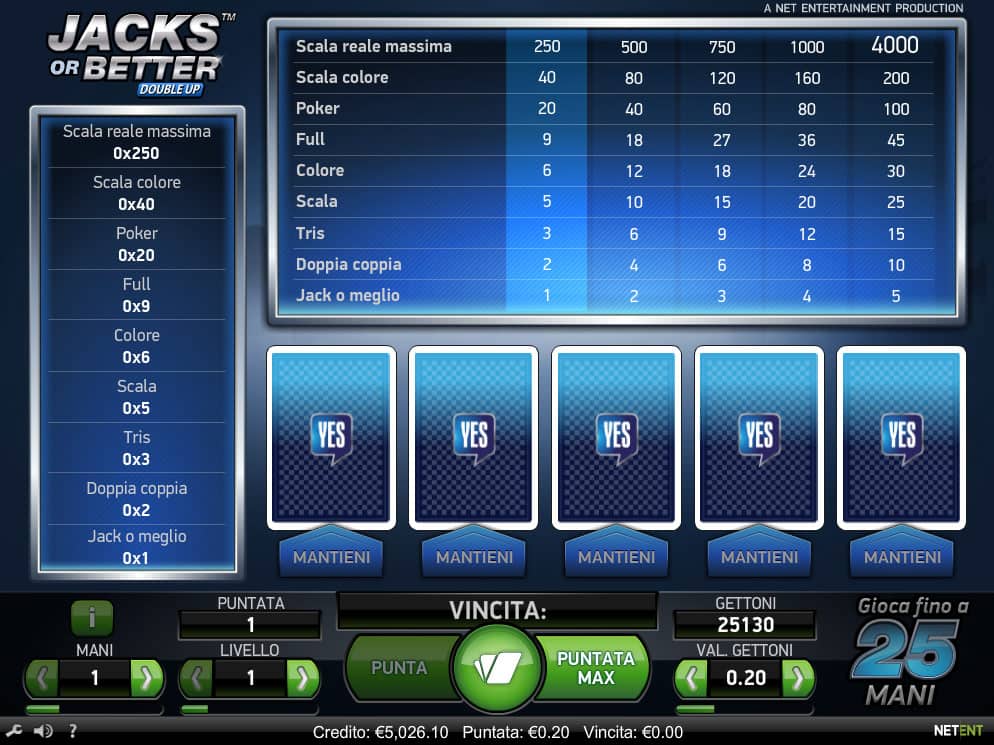Viewport: 994px width, 745px height.
Task: Lower the LIVELLO bet level
Action: (197, 678)
